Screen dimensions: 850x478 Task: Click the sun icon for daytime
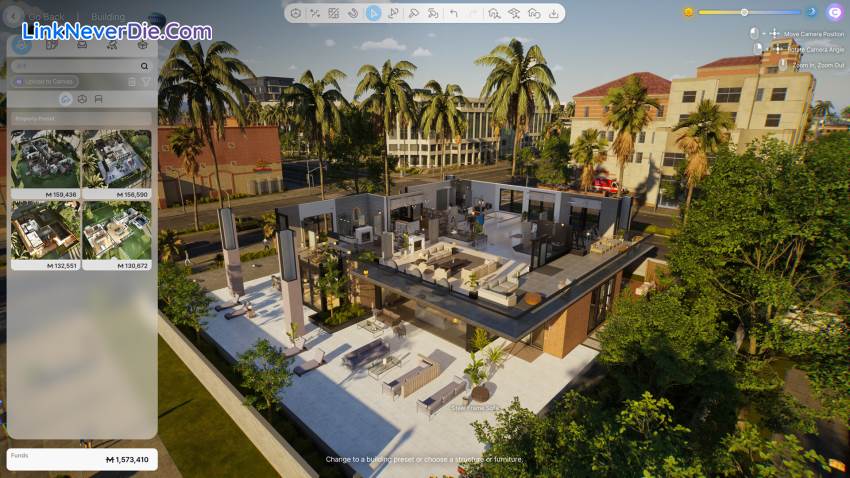coord(688,12)
